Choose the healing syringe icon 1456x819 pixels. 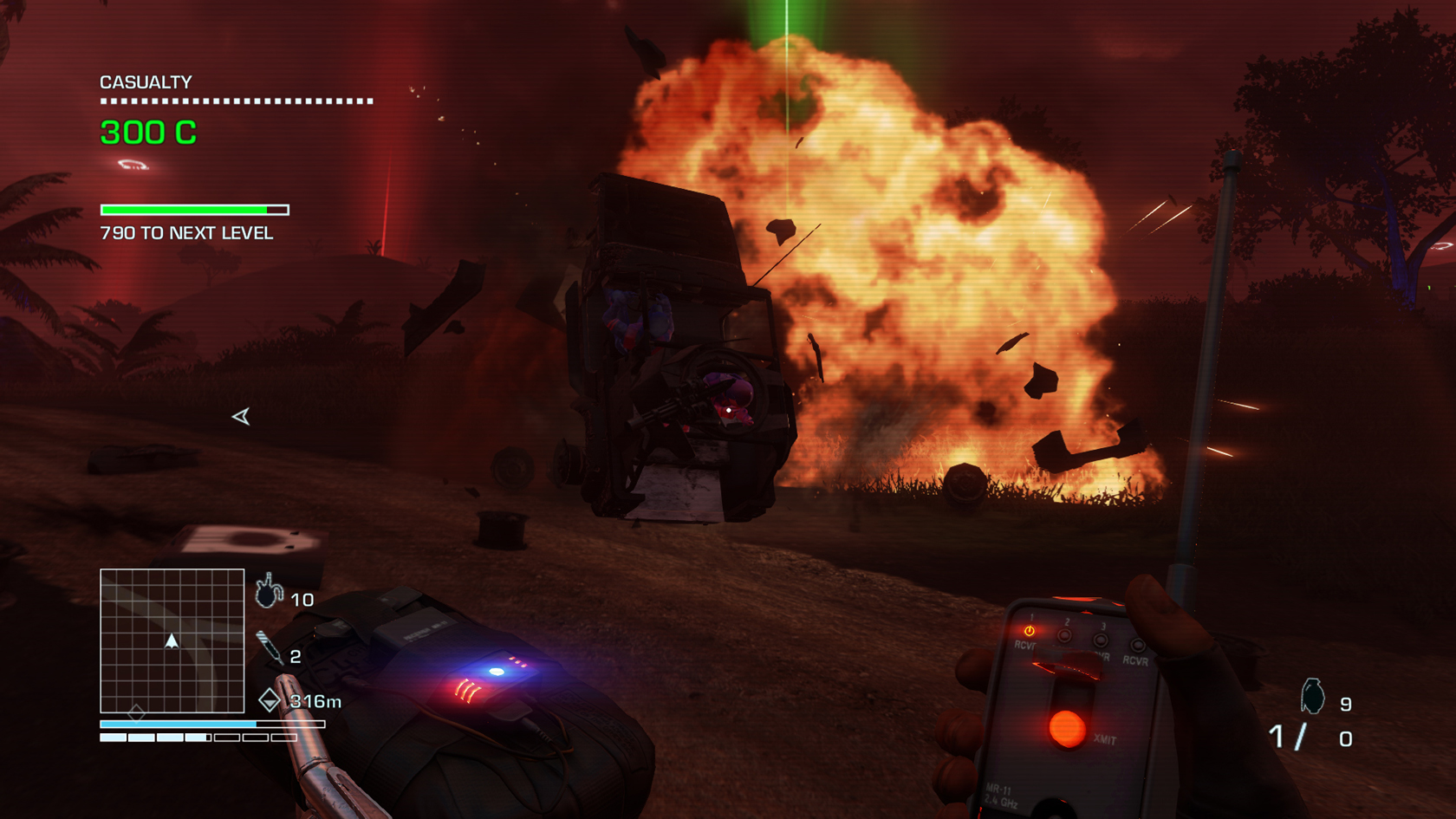coord(270,648)
